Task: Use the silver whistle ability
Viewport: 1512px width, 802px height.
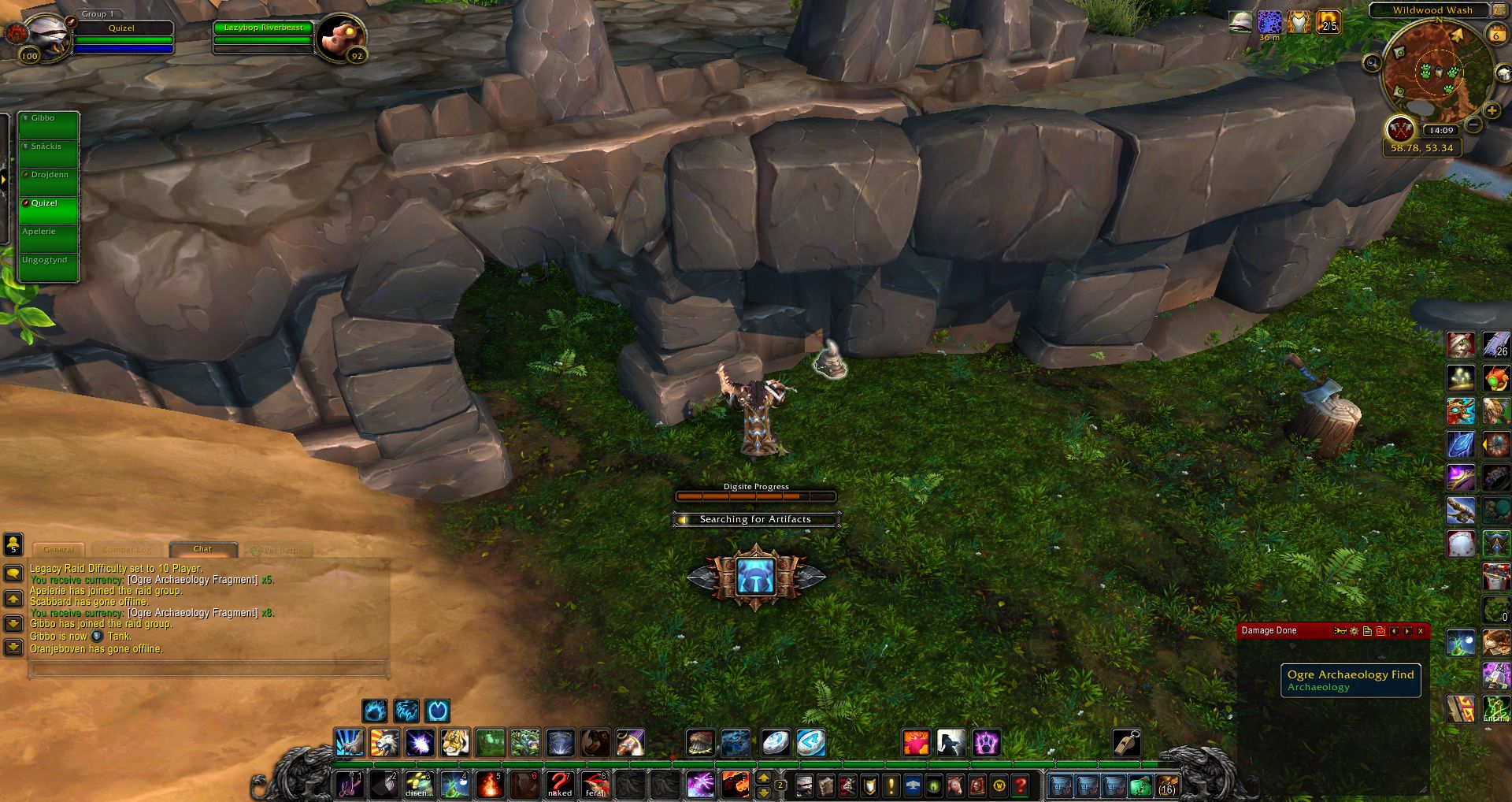Action: 1127,742
